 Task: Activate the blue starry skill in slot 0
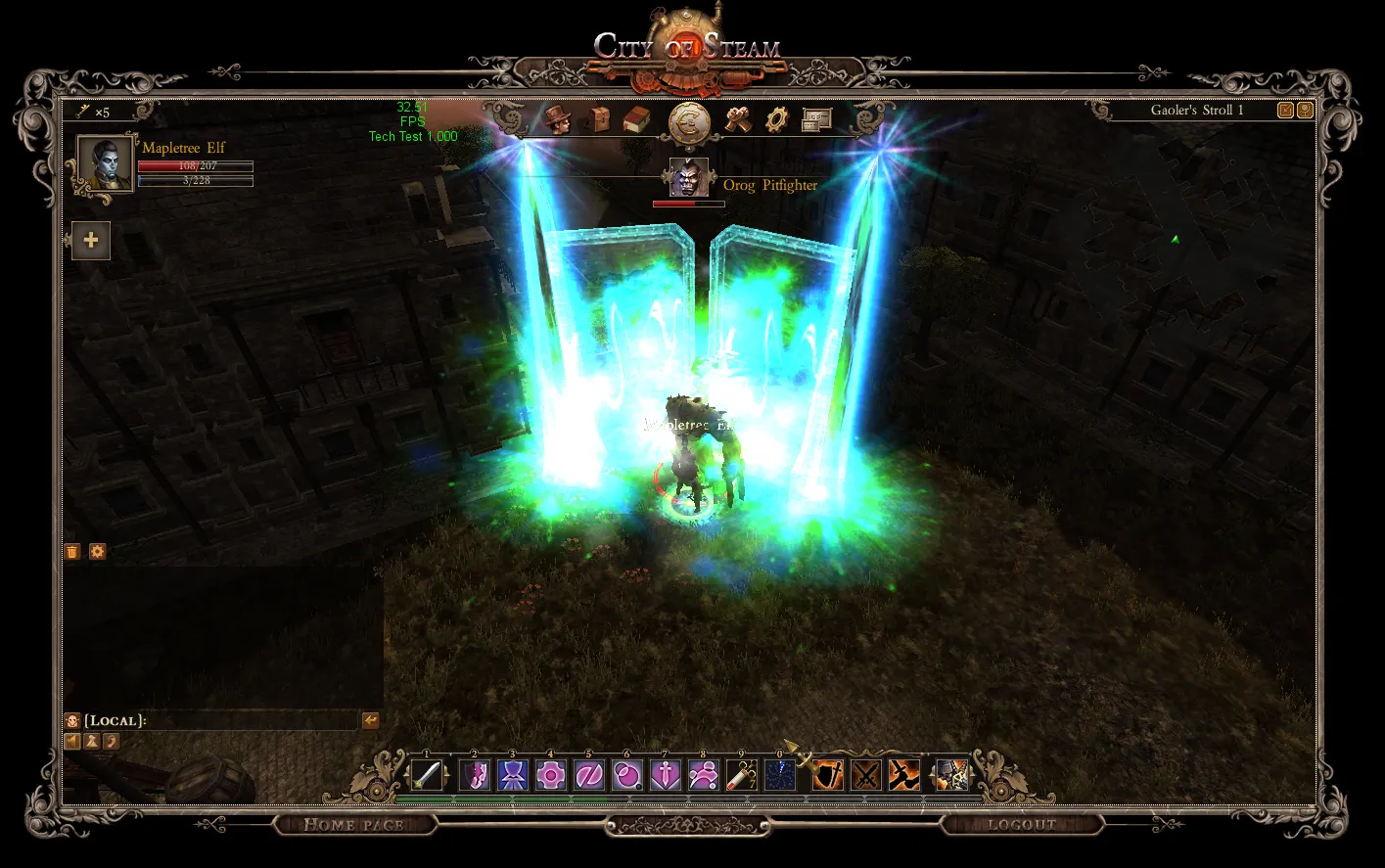(780, 775)
